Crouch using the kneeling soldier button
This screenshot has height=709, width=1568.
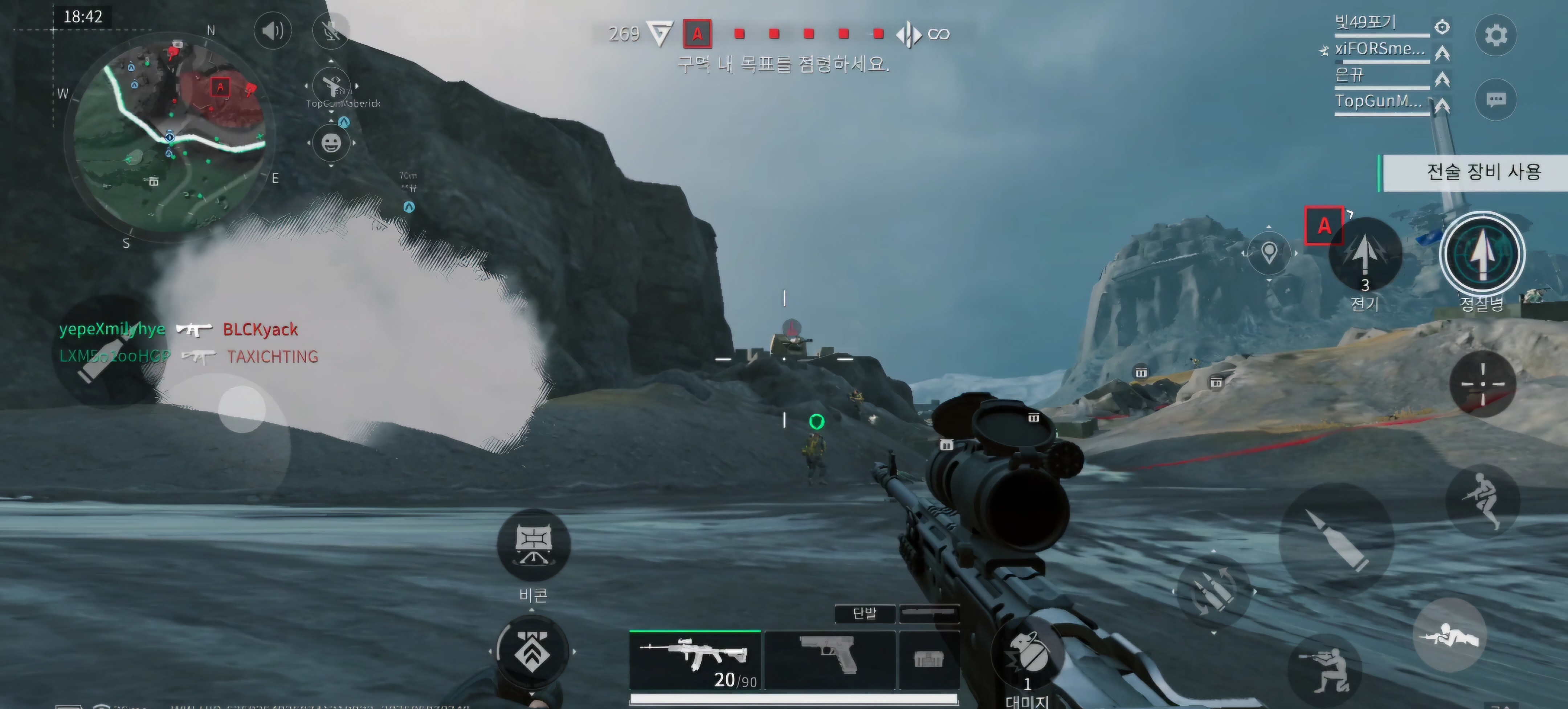click(x=1325, y=670)
